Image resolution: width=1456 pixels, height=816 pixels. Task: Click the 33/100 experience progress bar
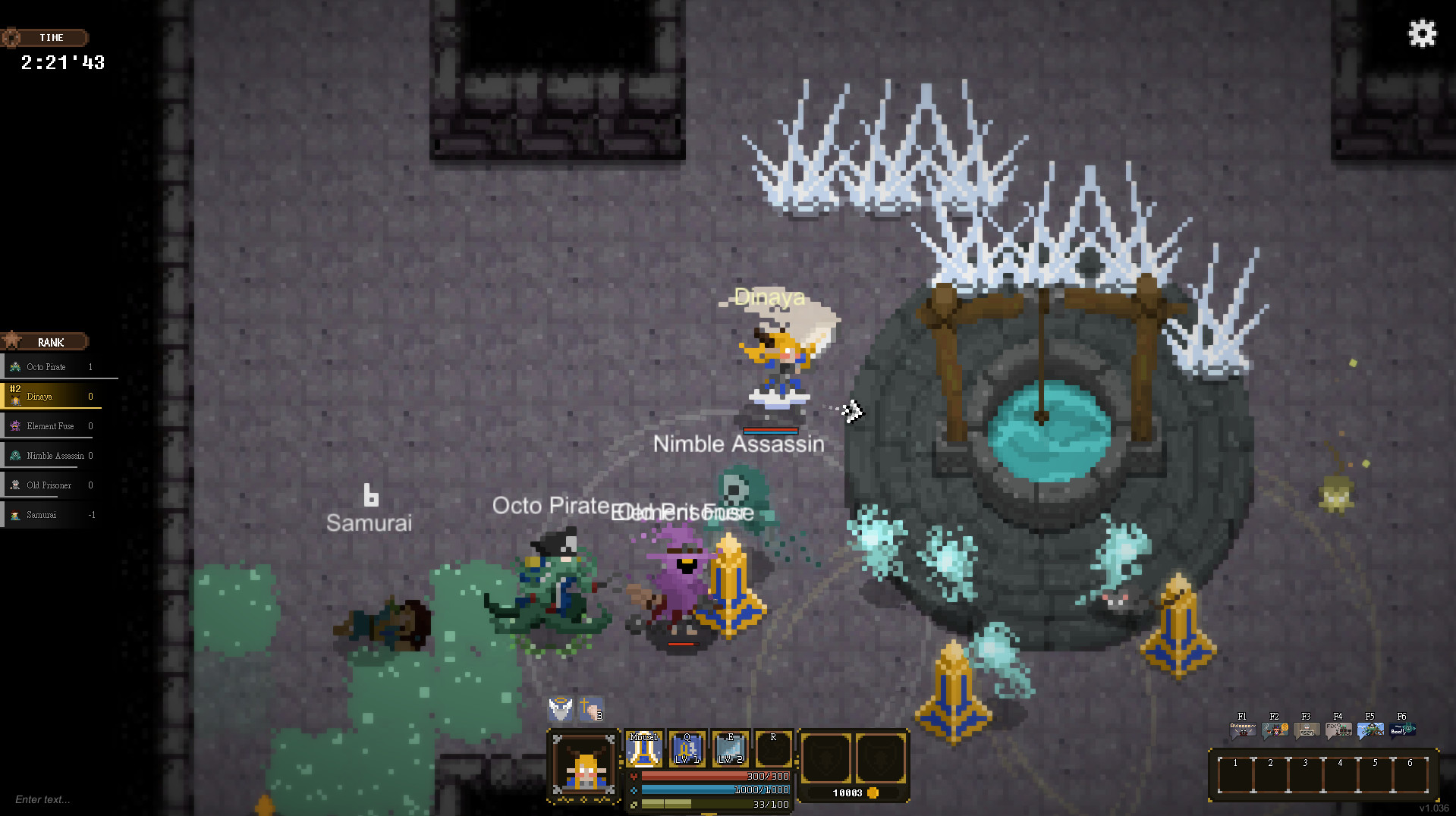[715, 804]
